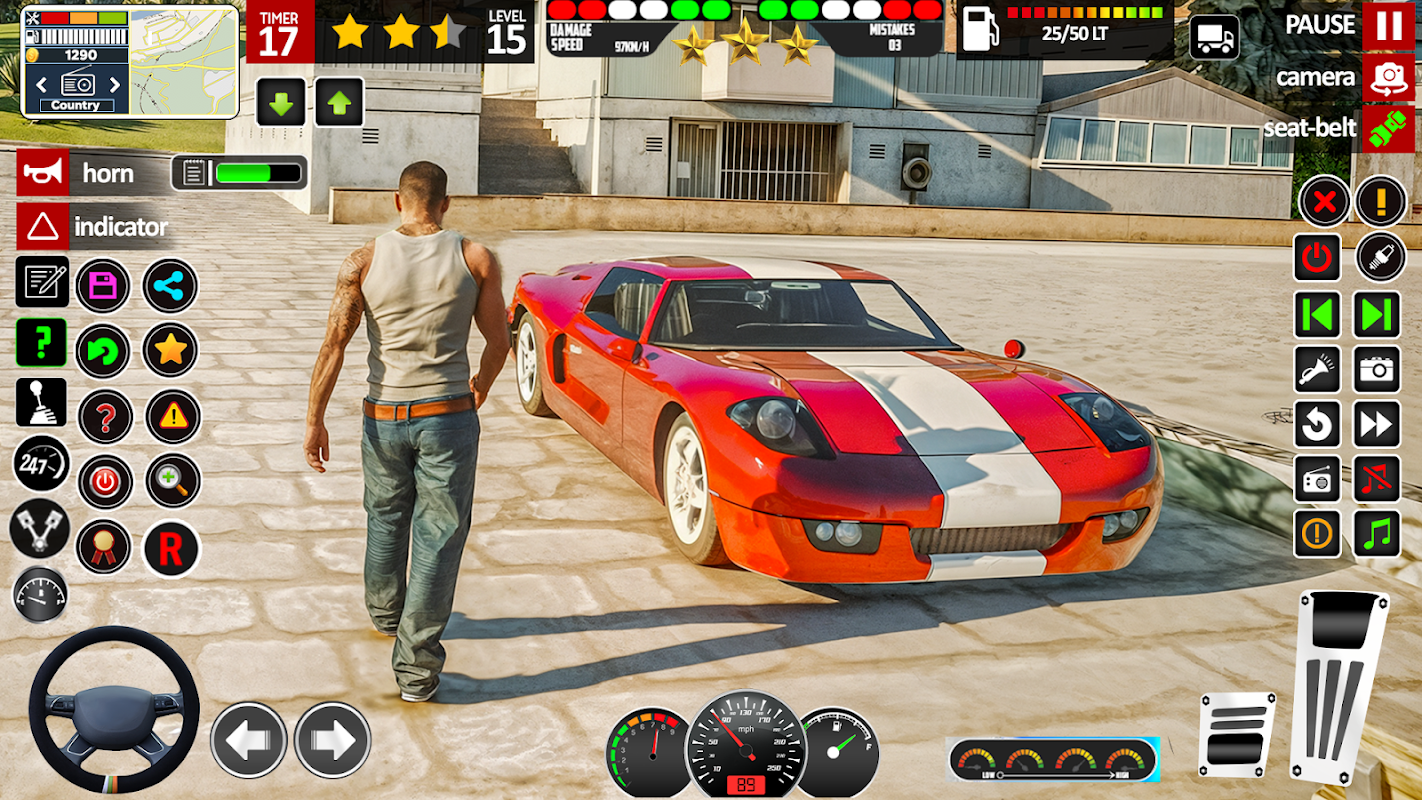Screen dimensions: 1422x800
Task: Tap the pink floppy disk save icon
Action: tap(103, 286)
